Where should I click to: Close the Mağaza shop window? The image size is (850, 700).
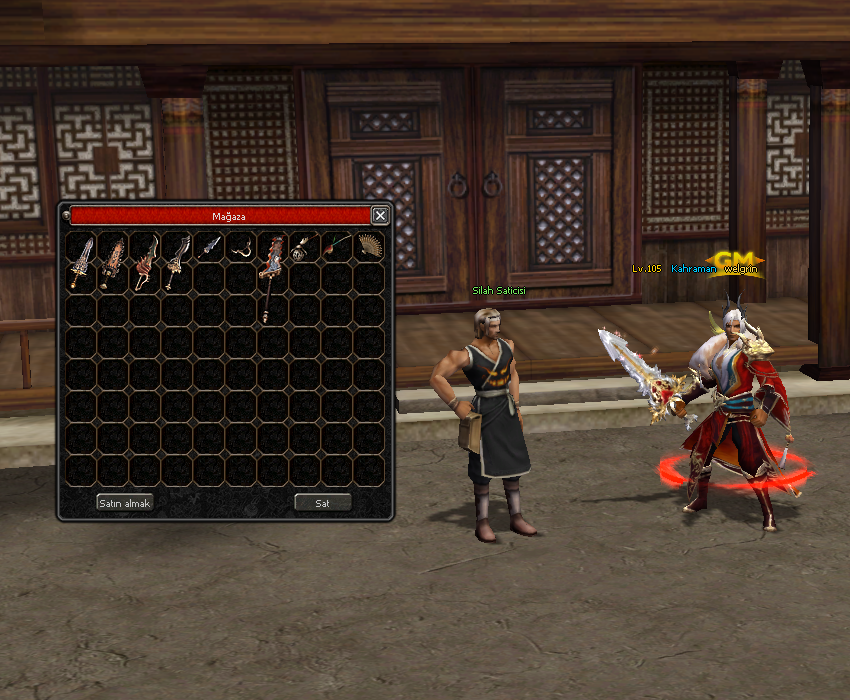pos(380,215)
